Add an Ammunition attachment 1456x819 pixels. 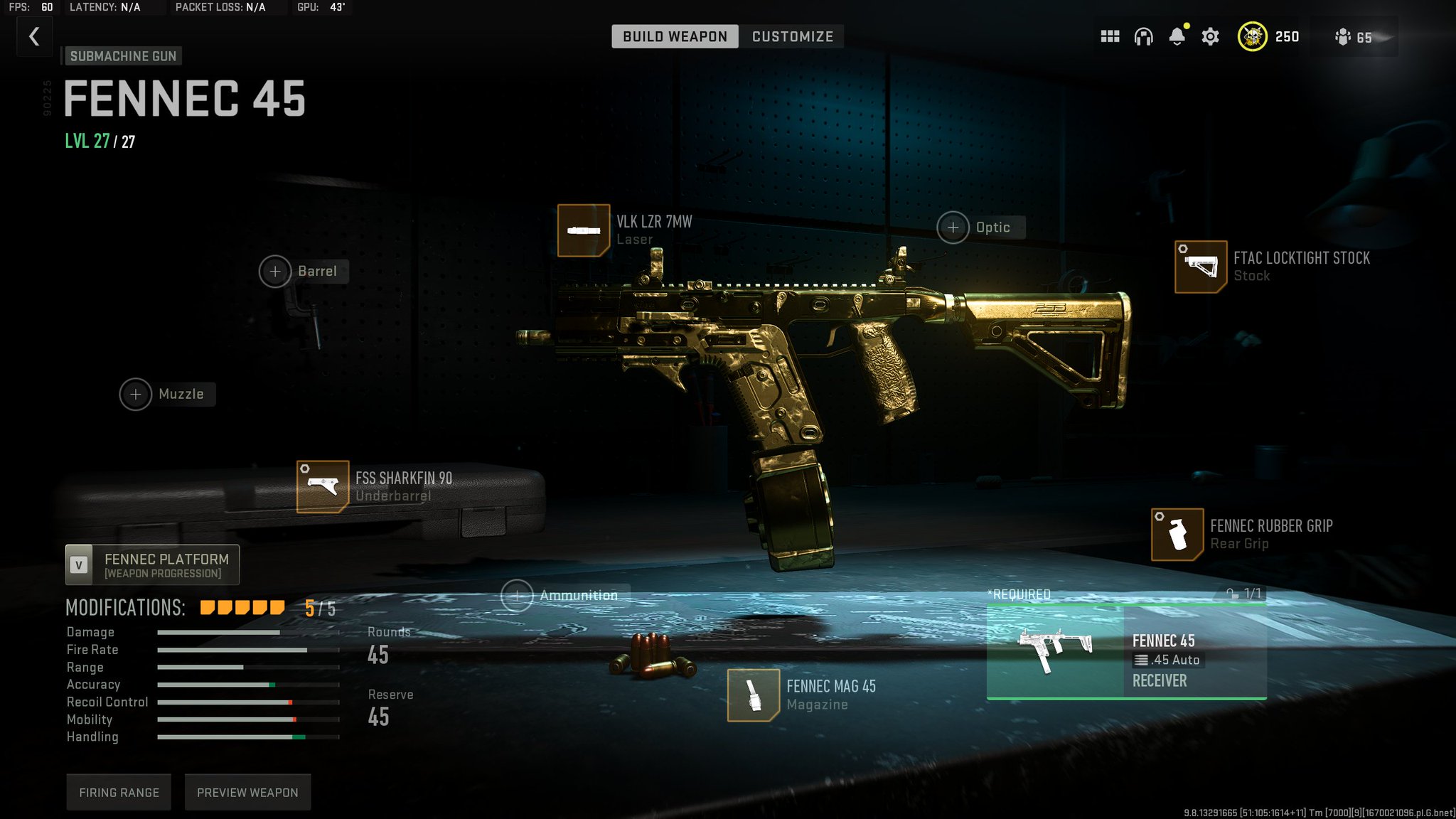[x=517, y=596]
